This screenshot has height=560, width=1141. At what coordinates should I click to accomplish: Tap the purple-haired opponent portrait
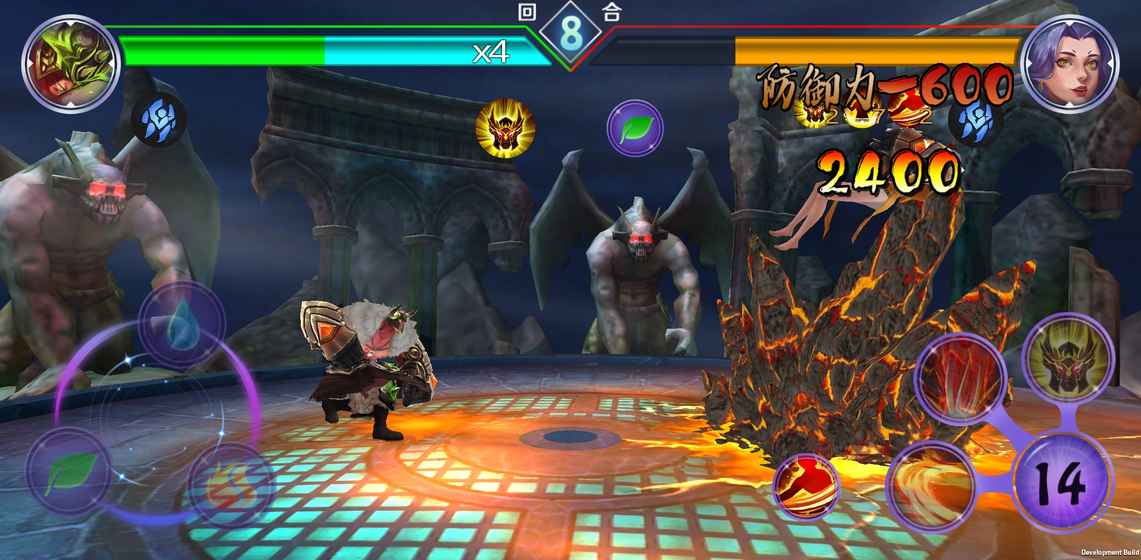pyautogui.click(x=1070, y=65)
